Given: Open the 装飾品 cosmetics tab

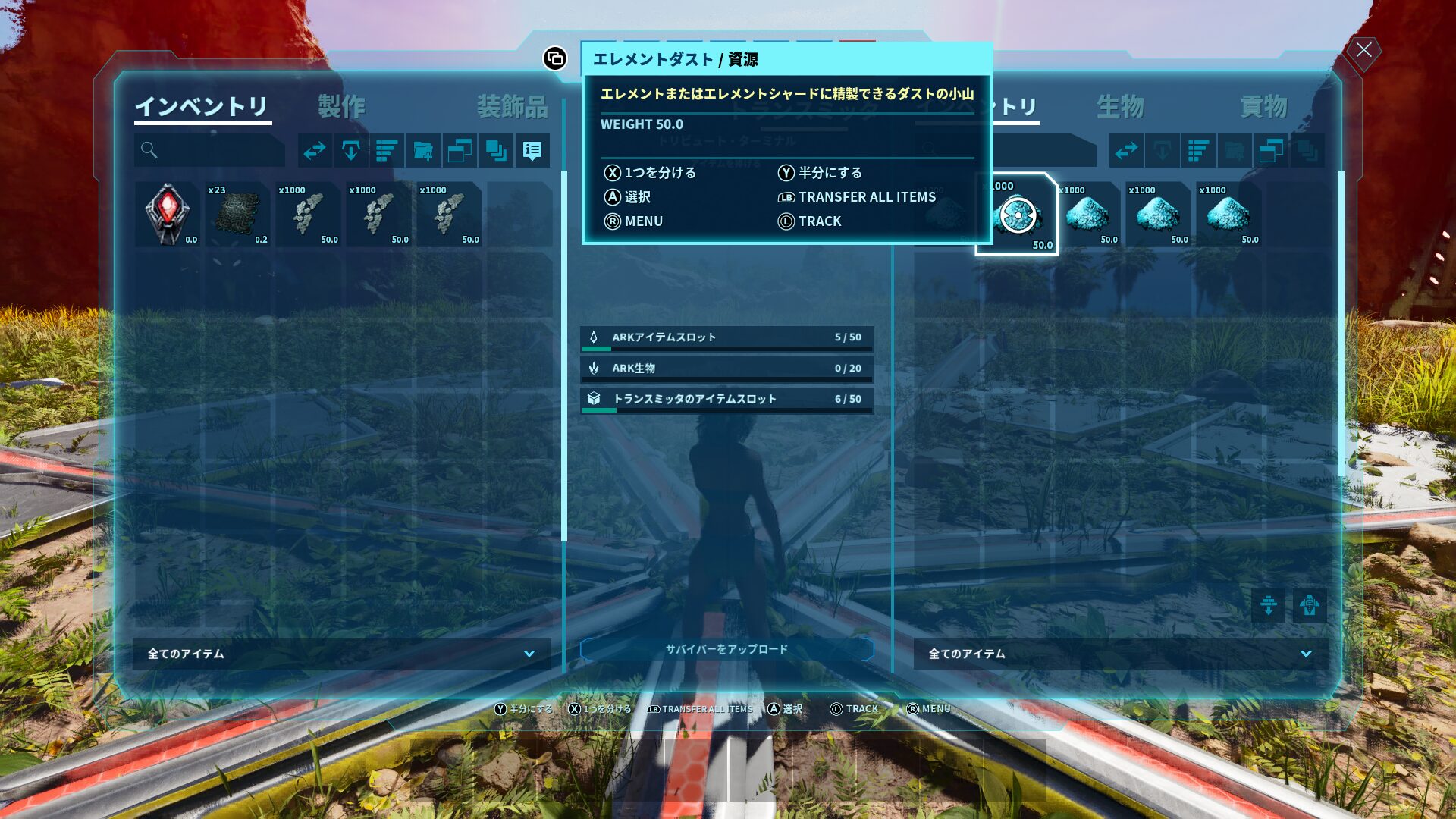Looking at the screenshot, I should pyautogui.click(x=512, y=106).
